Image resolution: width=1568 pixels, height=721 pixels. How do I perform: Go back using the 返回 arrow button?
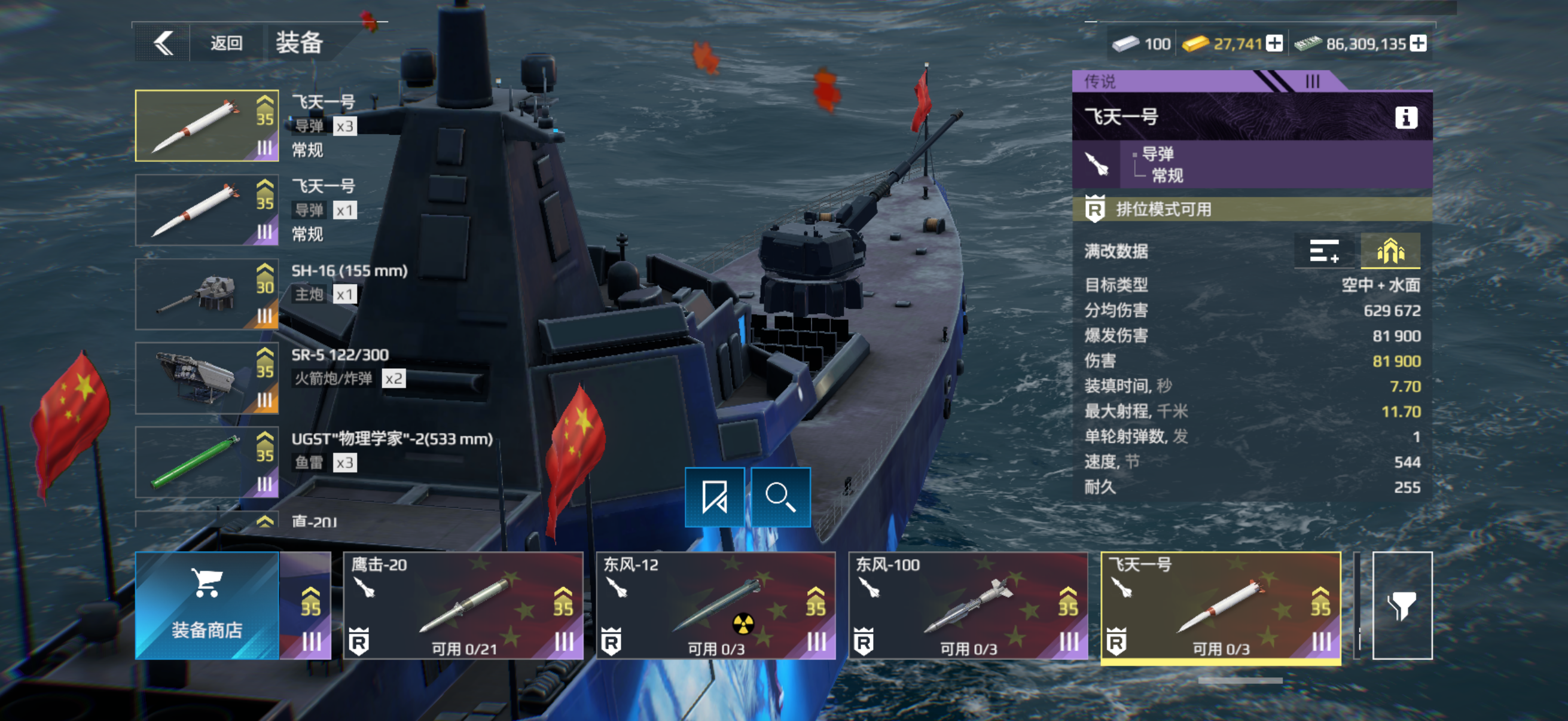coord(163,43)
